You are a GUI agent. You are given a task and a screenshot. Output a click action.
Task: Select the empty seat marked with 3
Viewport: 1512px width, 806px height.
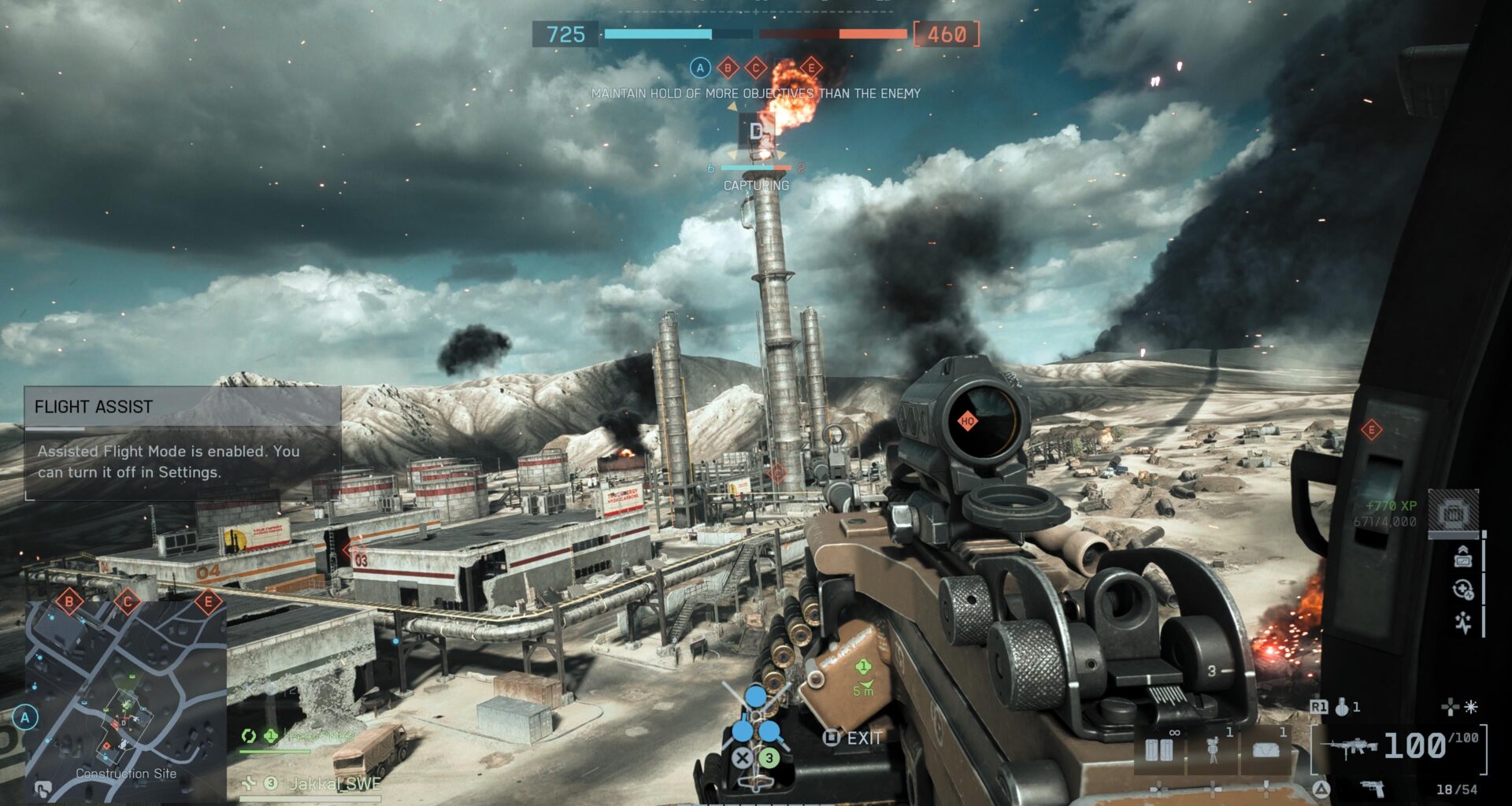[x=769, y=757]
